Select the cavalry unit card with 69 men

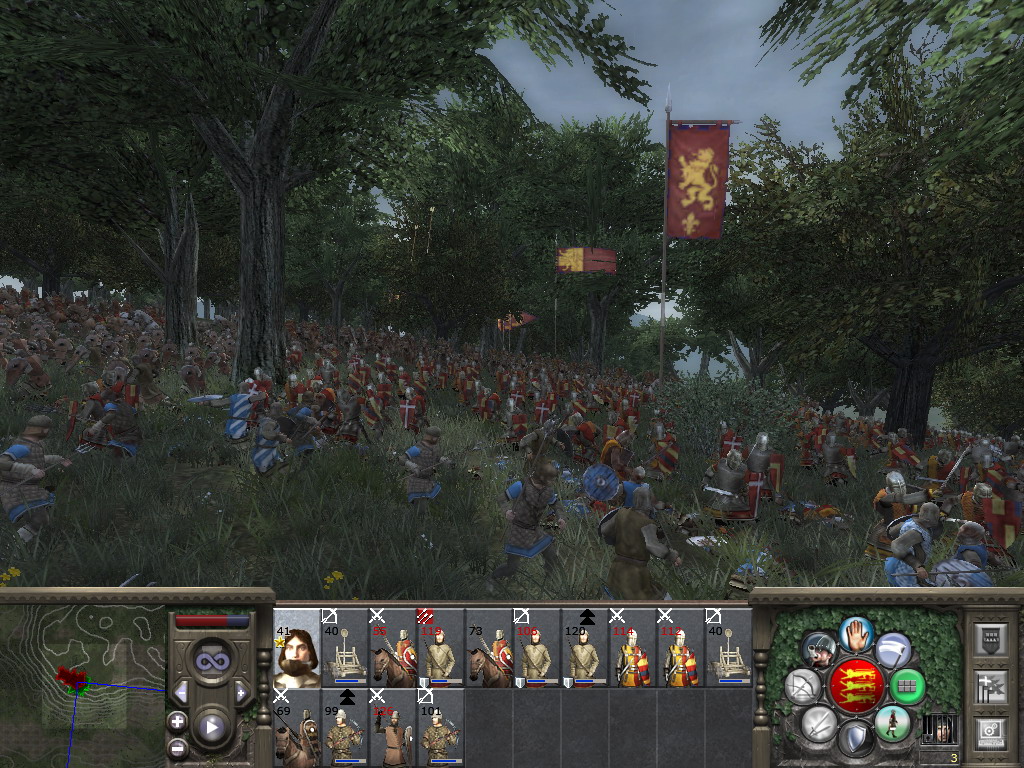pos(297,728)
